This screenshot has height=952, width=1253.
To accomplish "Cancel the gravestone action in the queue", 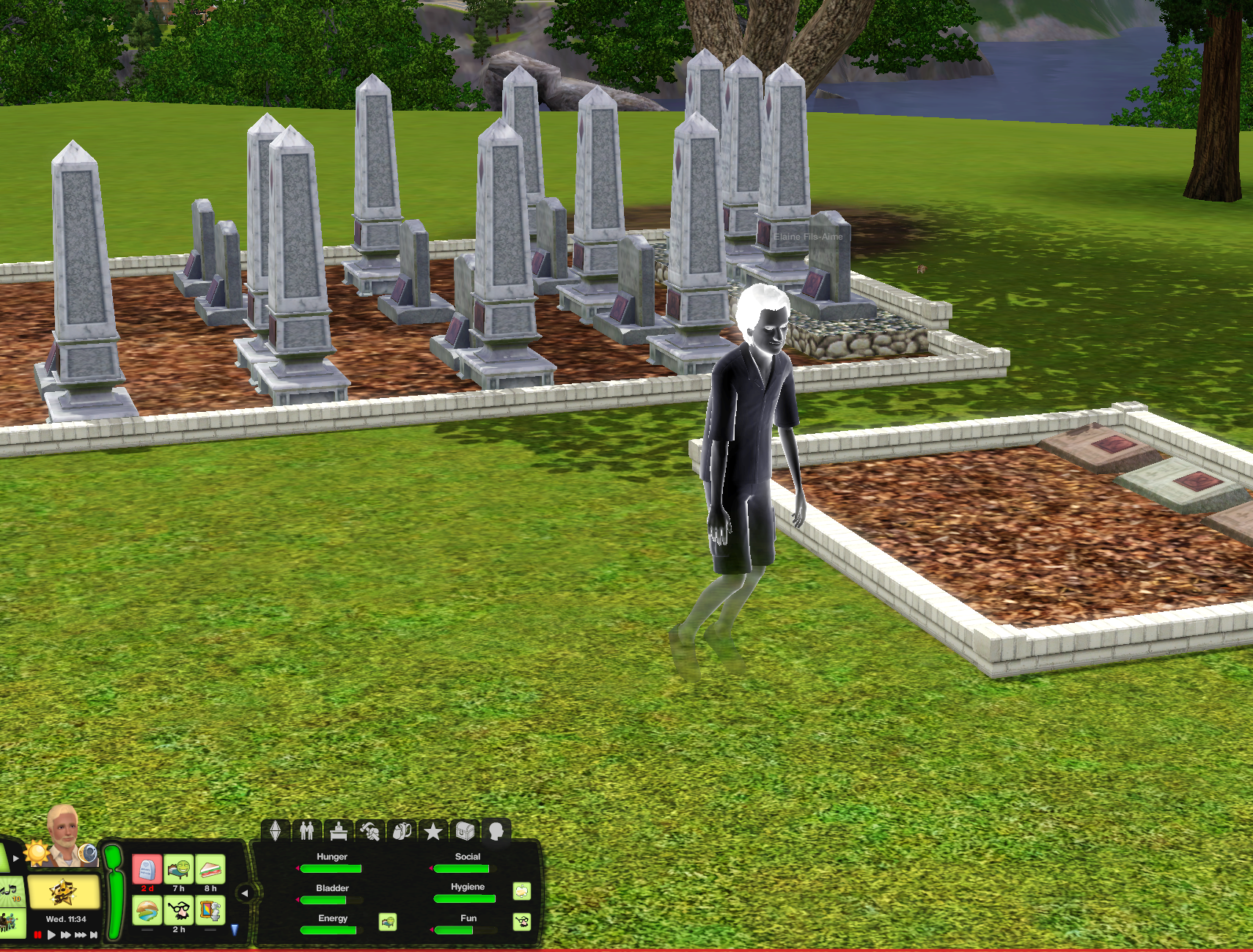I will [x=147, y=870].
